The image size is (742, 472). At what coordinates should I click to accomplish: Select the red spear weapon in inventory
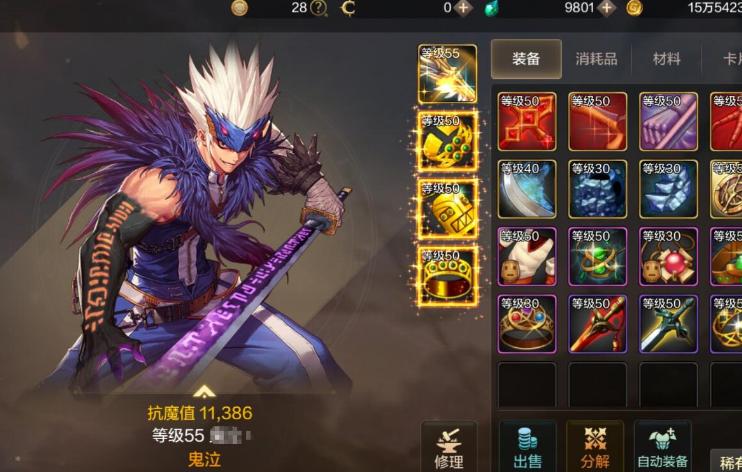pyautogui.click(x=598, y=324)
